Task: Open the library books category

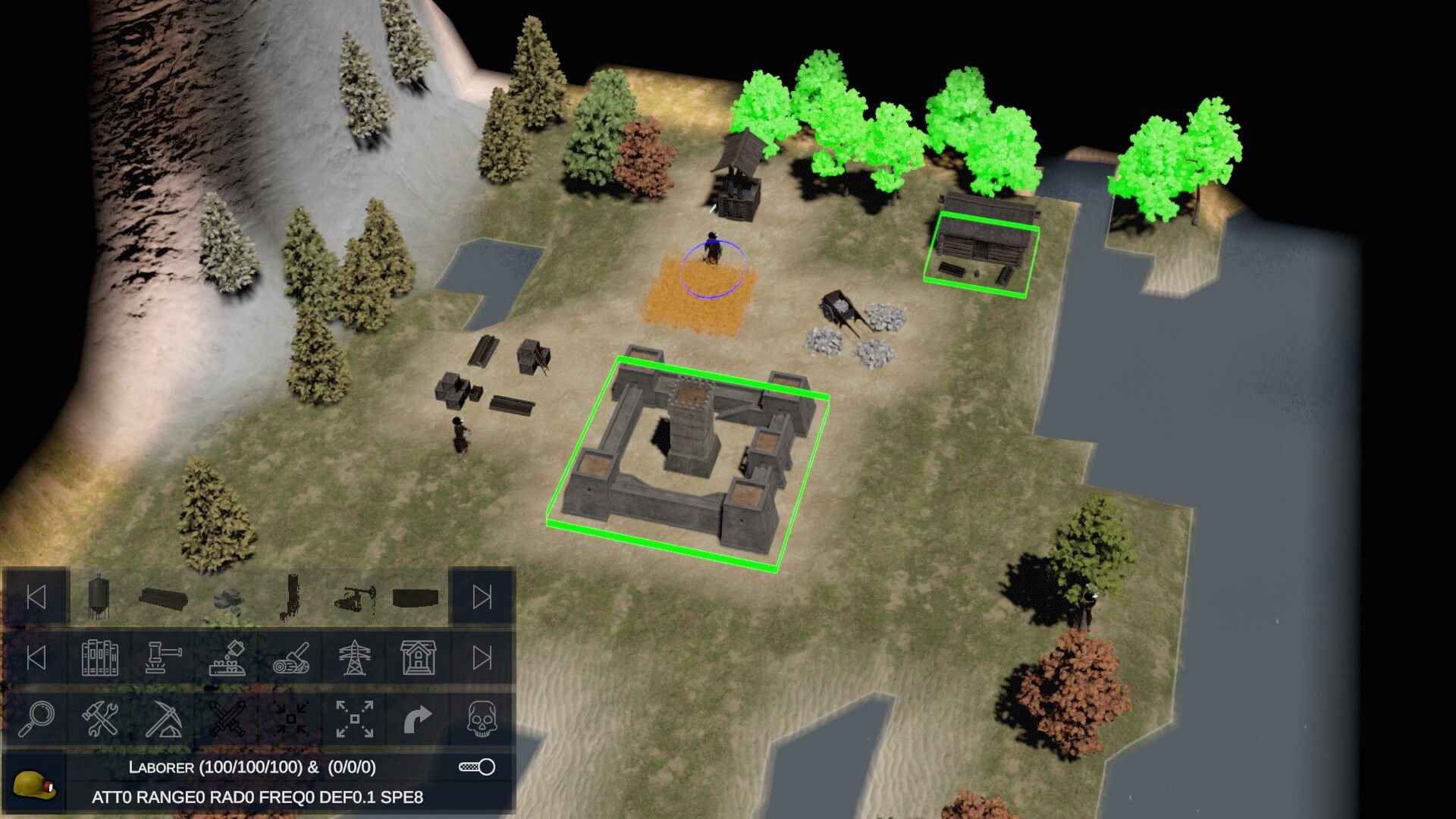Action: click(99, 657)
